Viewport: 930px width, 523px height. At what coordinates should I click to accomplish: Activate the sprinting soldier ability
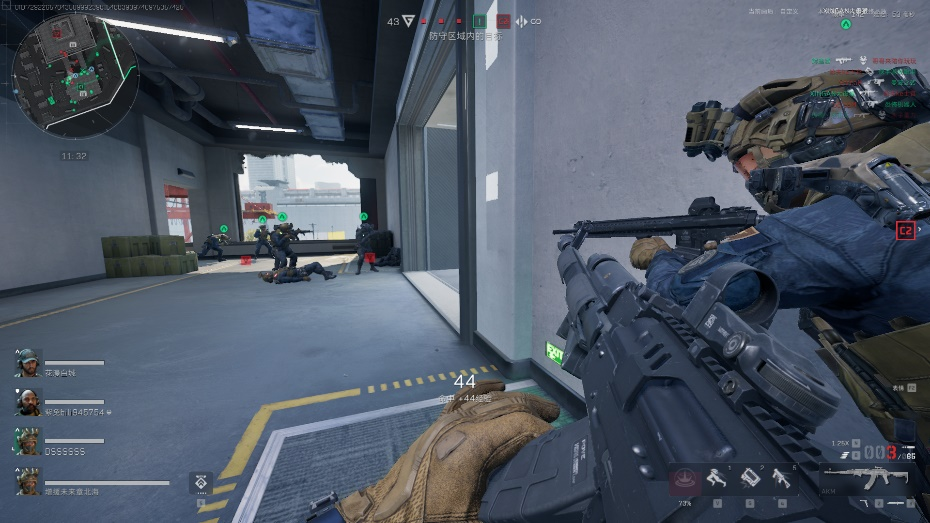tap(718, 477)
